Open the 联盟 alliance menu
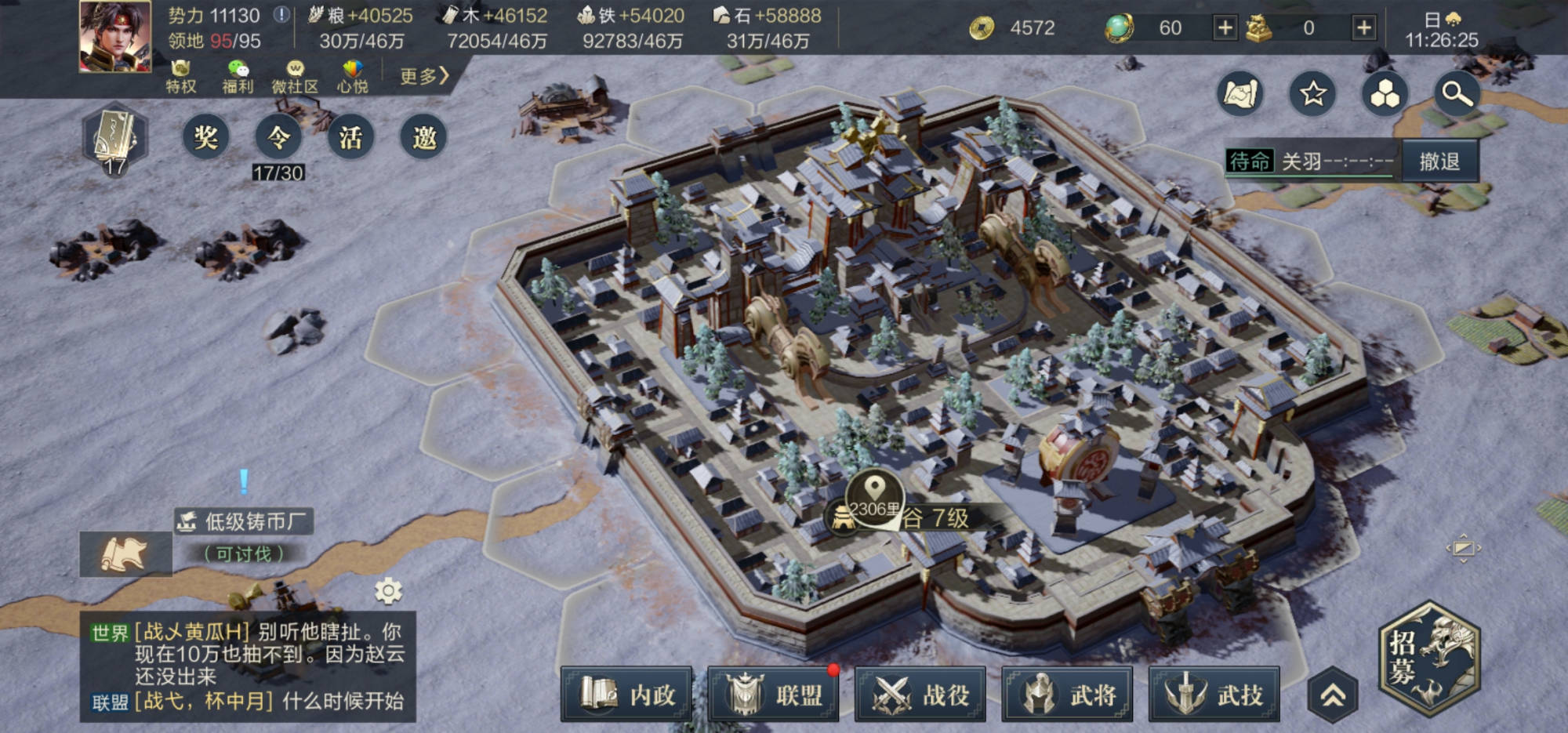This screenshot has width=1568, height=733. pos(773,694)
